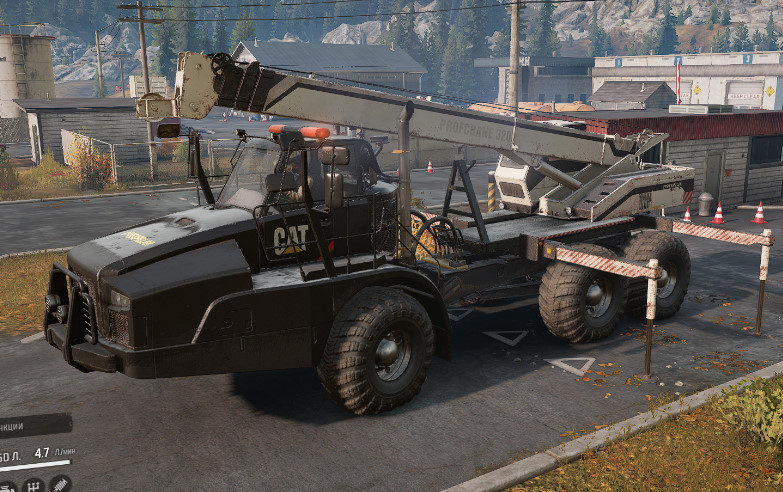Open the Функции (Functions) panel
Image resolution: width=783 pixels, height=492 pixels.
coord(30,426)
